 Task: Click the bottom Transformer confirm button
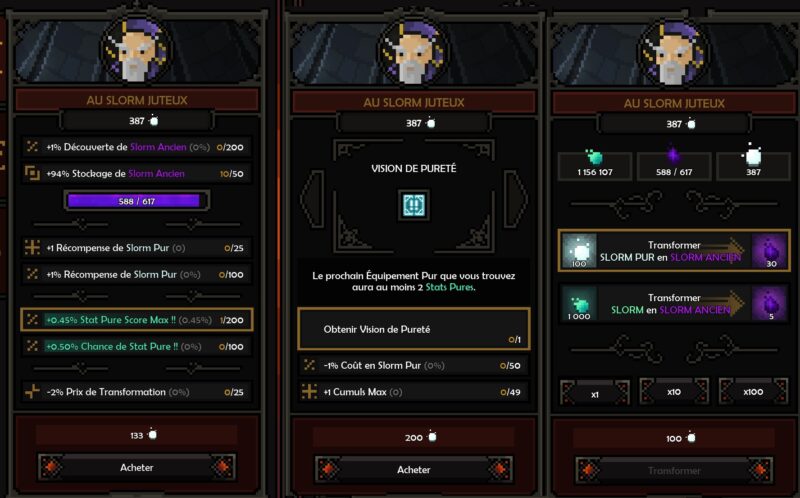674,470
